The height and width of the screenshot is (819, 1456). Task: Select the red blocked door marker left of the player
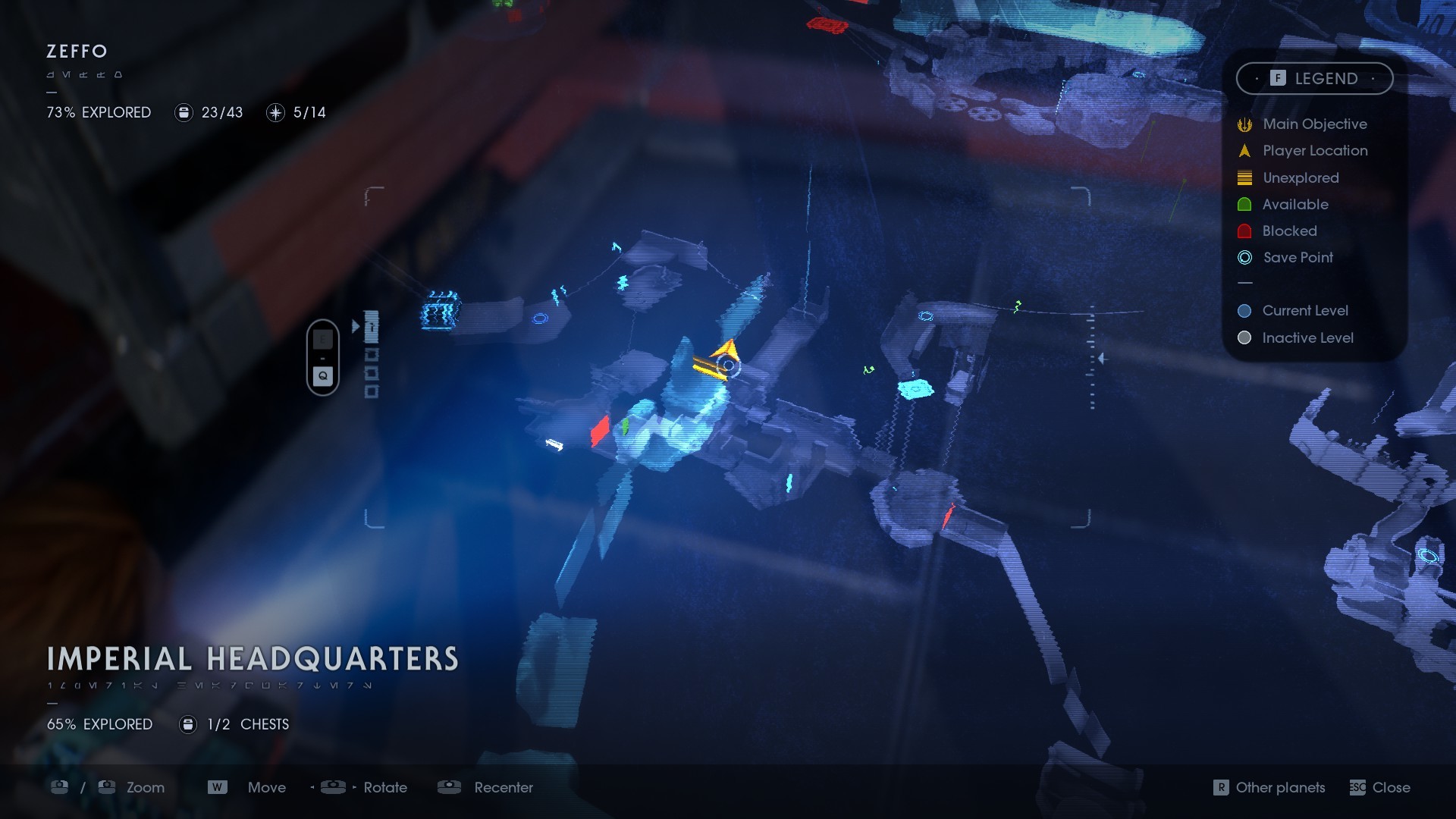[x=600, y=431]
